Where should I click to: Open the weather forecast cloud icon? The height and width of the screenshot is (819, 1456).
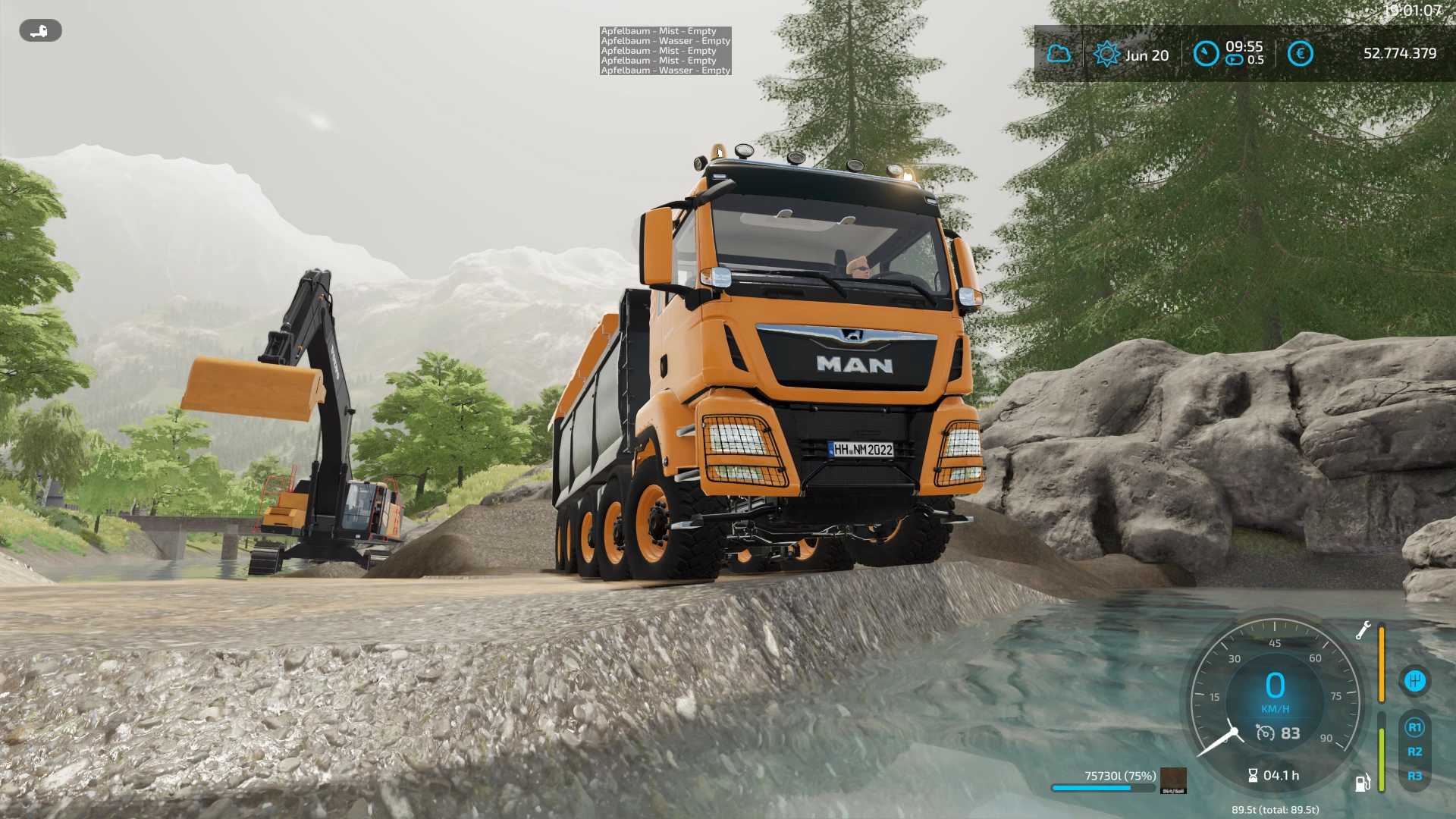(1059, 54)
